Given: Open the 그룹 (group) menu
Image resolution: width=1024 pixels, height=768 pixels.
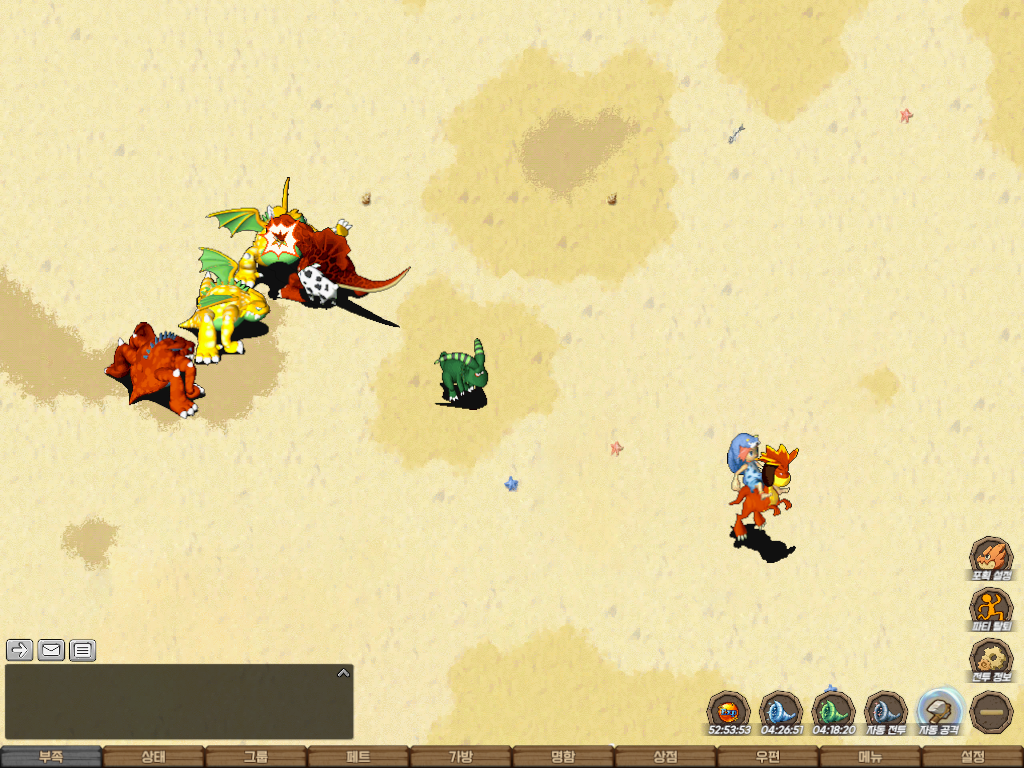Looking at the screenshot, I should [256, 757].
